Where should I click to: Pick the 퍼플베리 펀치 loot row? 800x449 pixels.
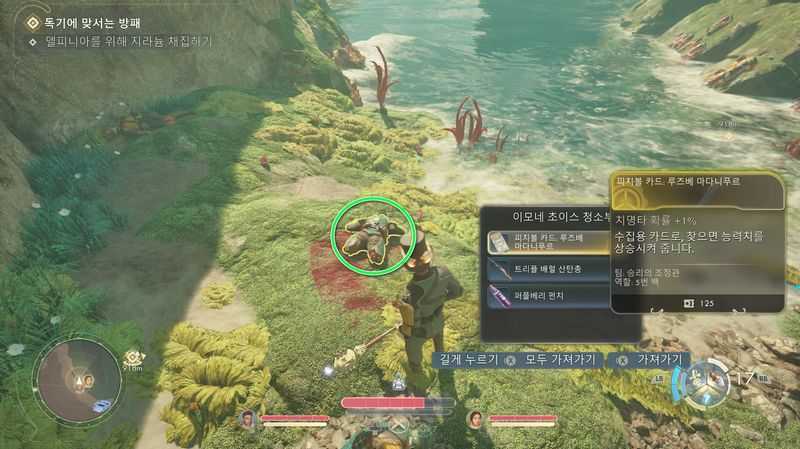pyautogui.click(x=545, y=295)
